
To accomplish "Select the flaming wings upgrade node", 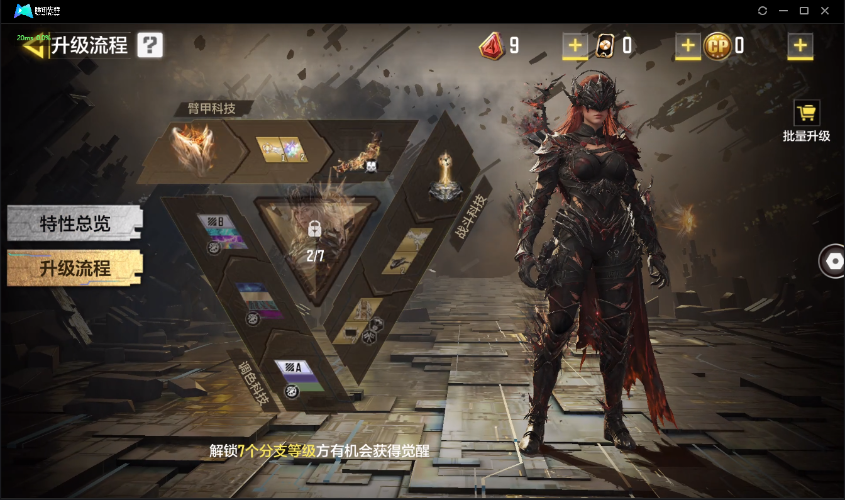I will point(192,148).
